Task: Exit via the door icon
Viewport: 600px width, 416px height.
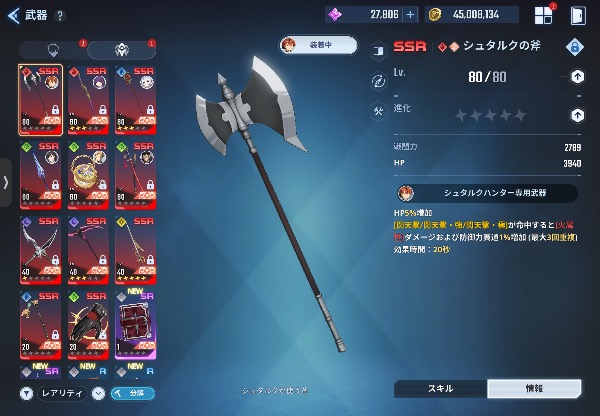Action: coord(577,15)
